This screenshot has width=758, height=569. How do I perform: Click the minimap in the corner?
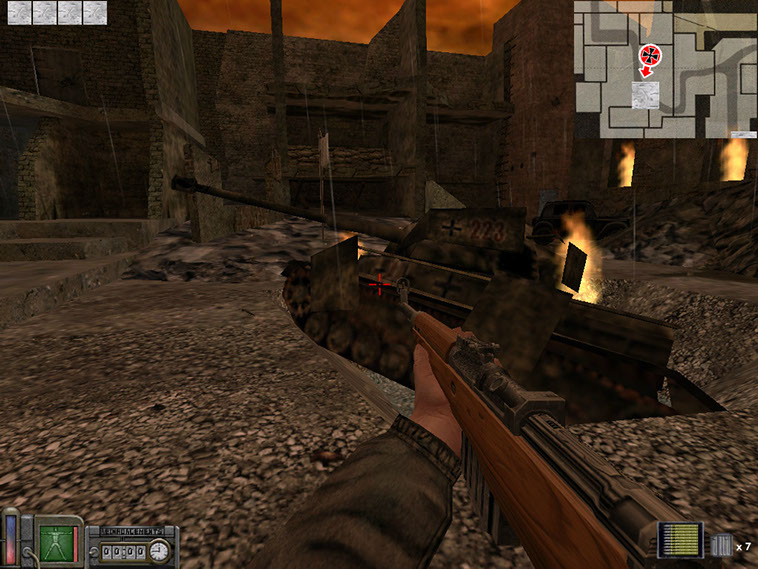664,69
